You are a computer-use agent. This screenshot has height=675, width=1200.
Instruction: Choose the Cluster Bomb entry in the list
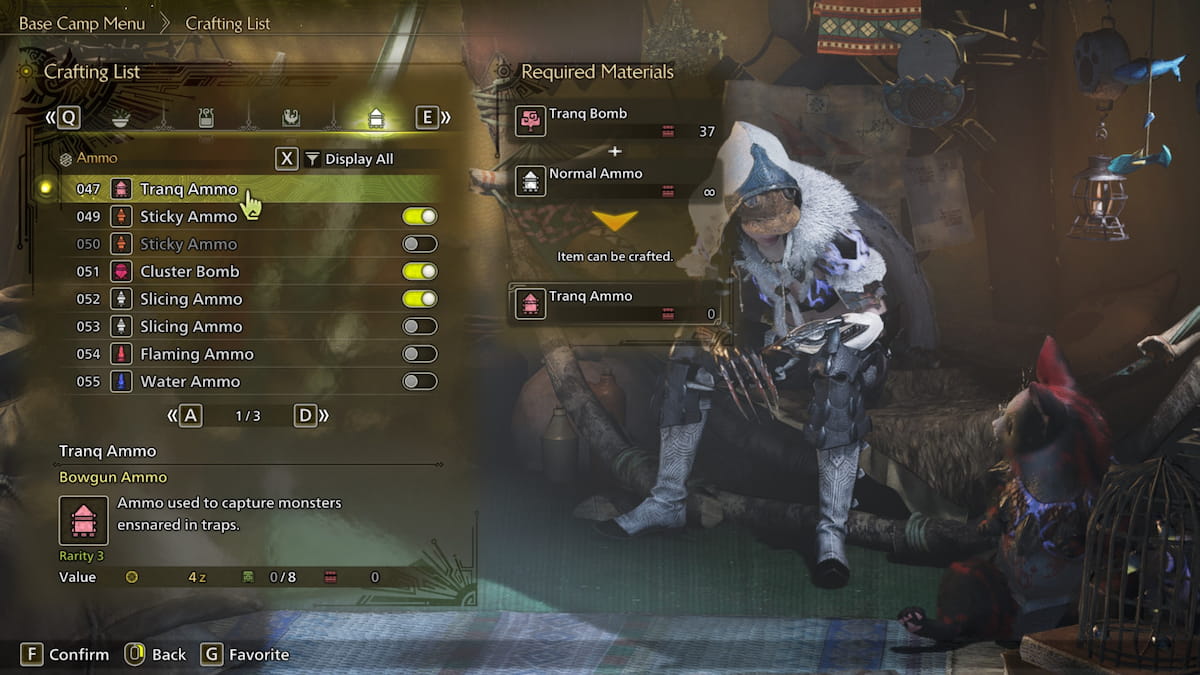coord(189,271)
